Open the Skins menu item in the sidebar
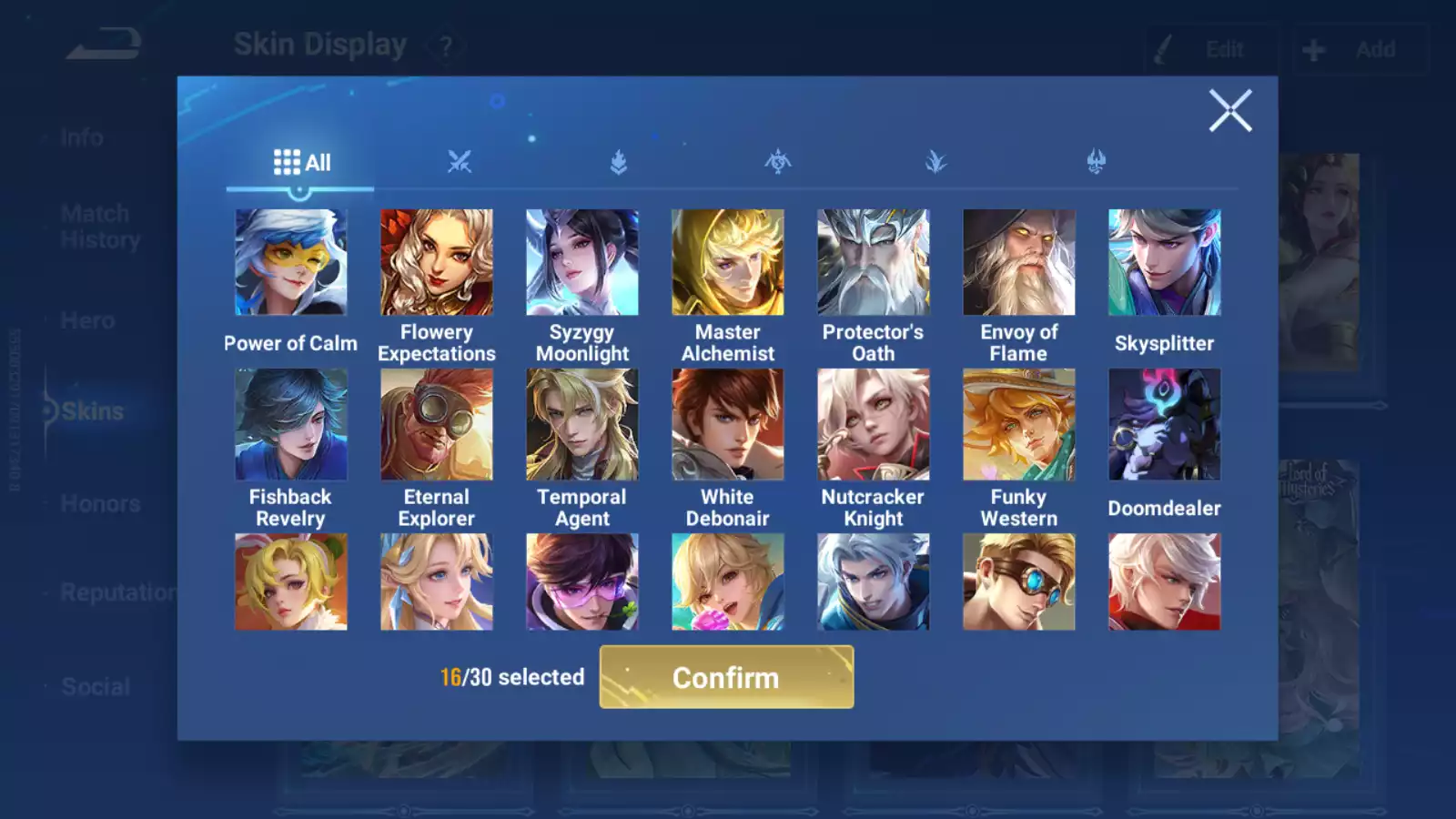 [91, 410]
